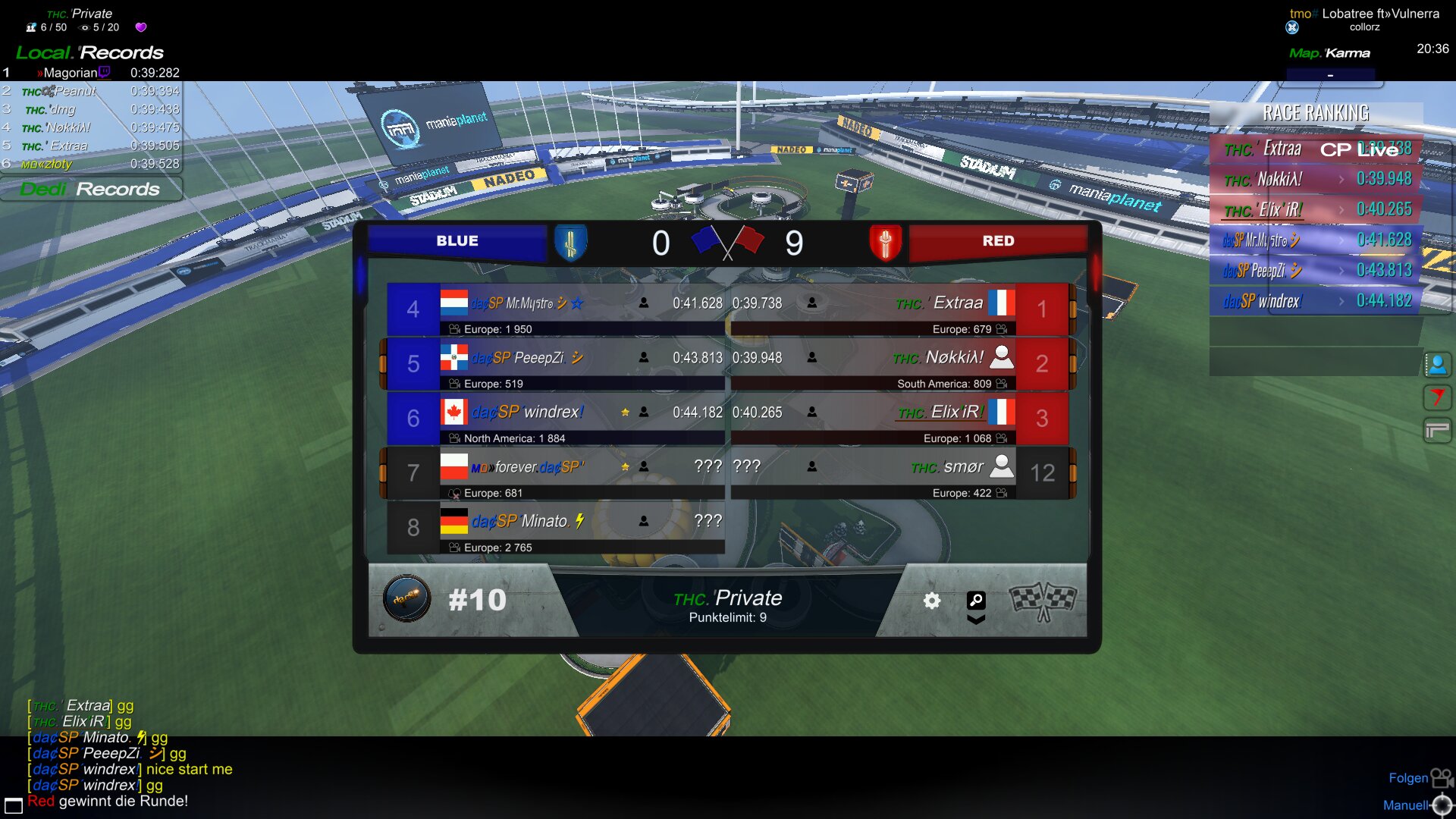Click the red number seven sidebar icon
Image resolution: width=1456 pixels, height=819 pixels.
coord(1437,397)
